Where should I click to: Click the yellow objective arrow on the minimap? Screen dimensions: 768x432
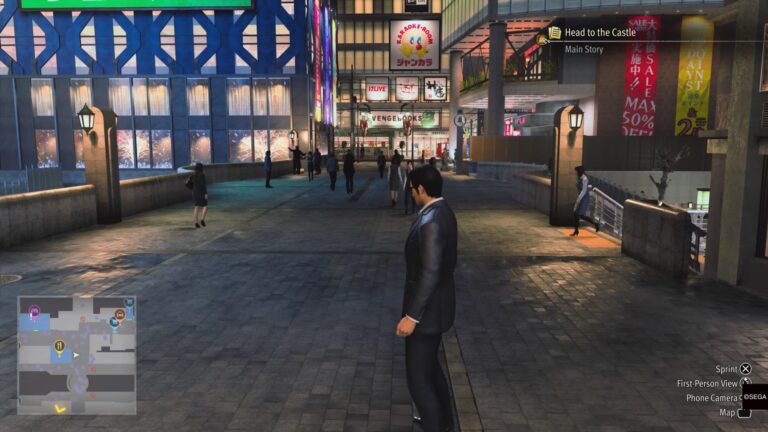pos(60,407)
